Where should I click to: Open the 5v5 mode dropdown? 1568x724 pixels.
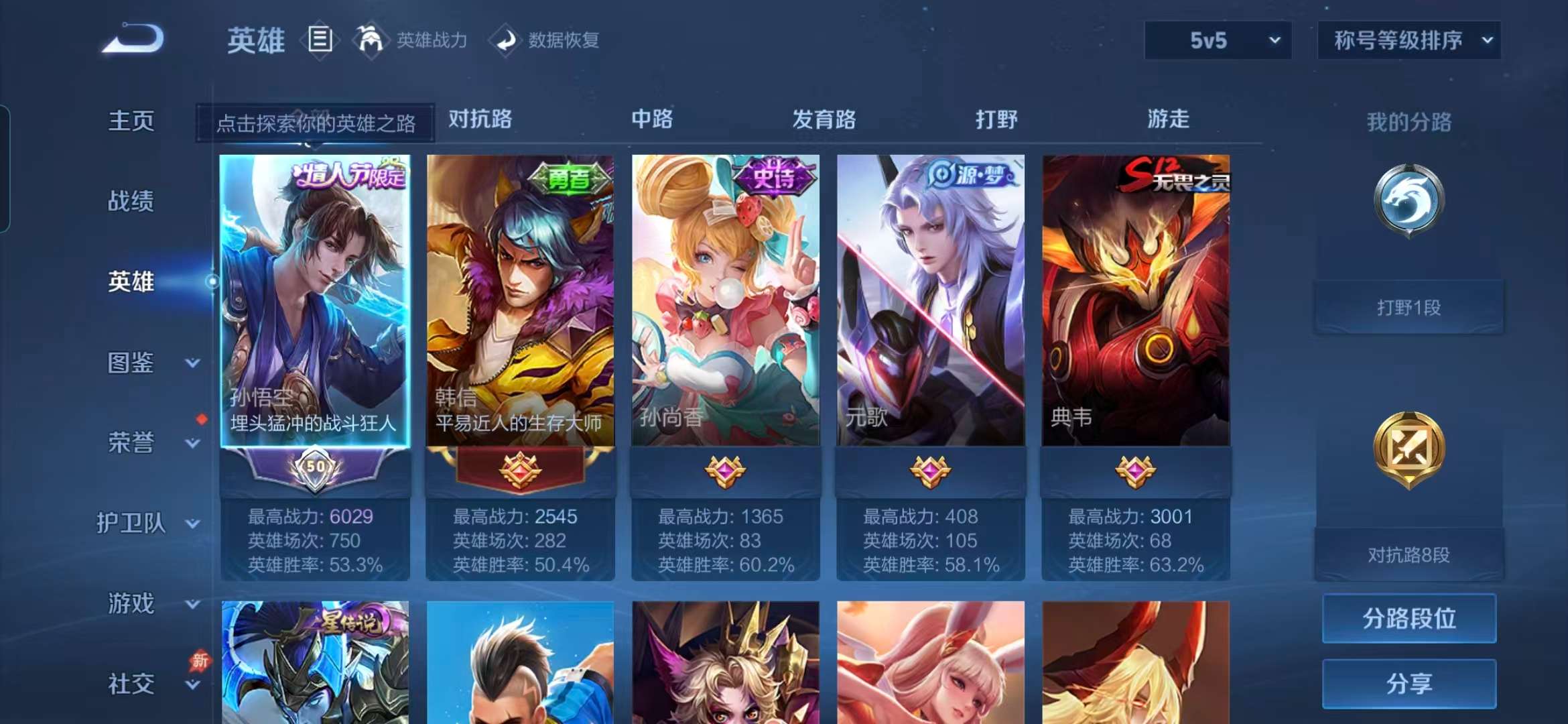(x=1216, y=40)
